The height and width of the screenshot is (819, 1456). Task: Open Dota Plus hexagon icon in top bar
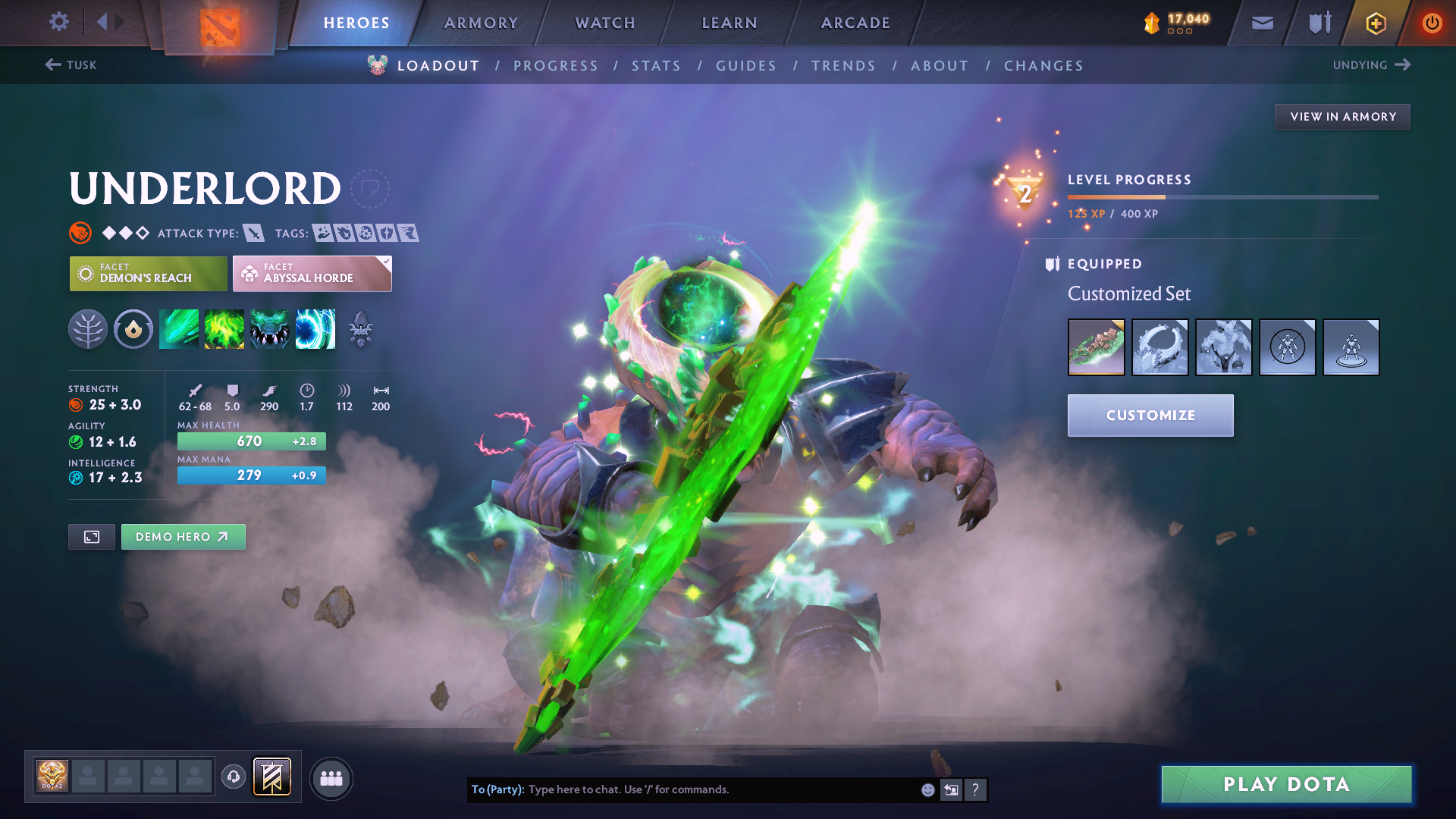(1375, 23)
